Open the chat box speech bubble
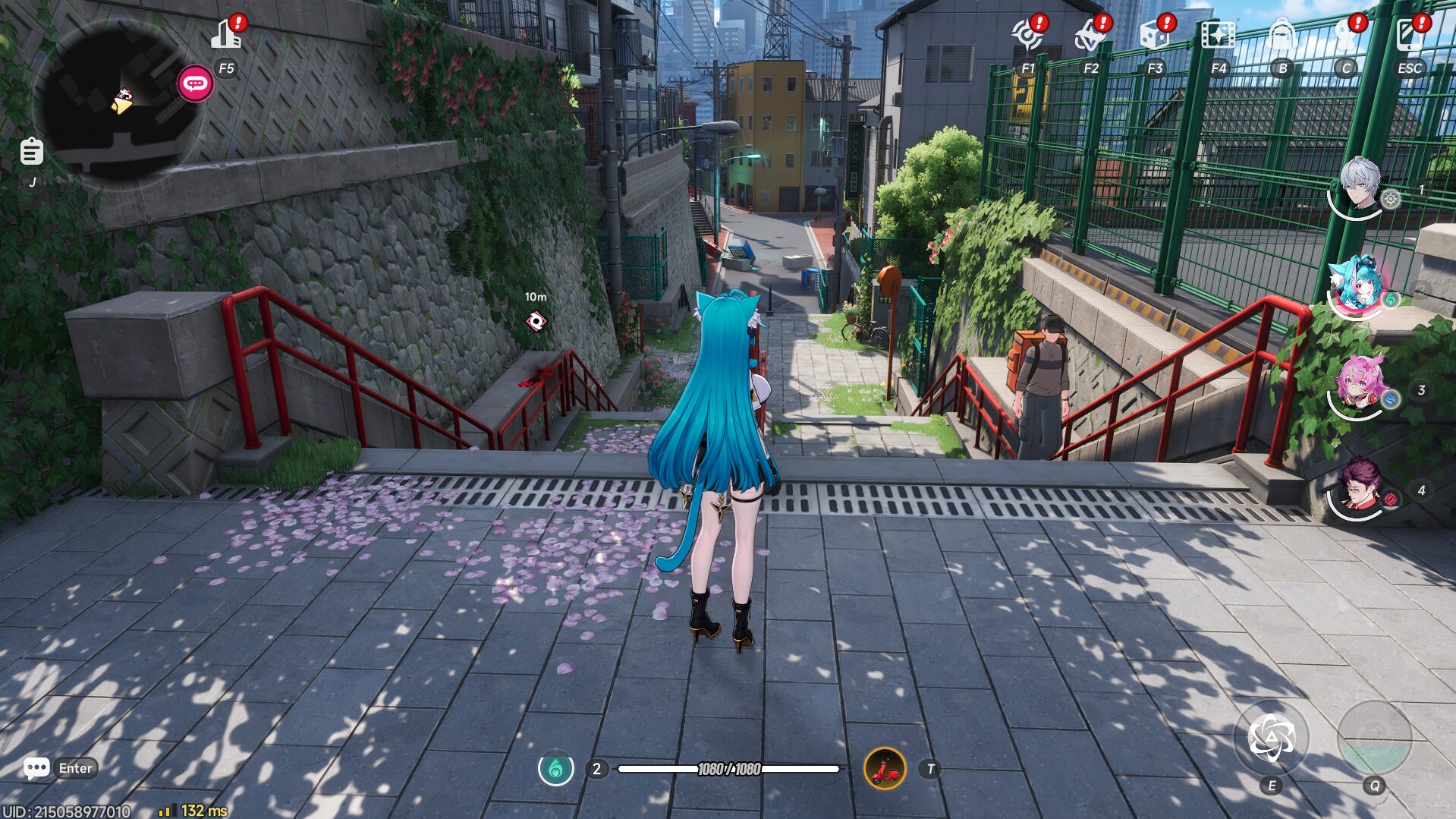1456x819 pixels. pyautogui.click(x=36, y=768)
